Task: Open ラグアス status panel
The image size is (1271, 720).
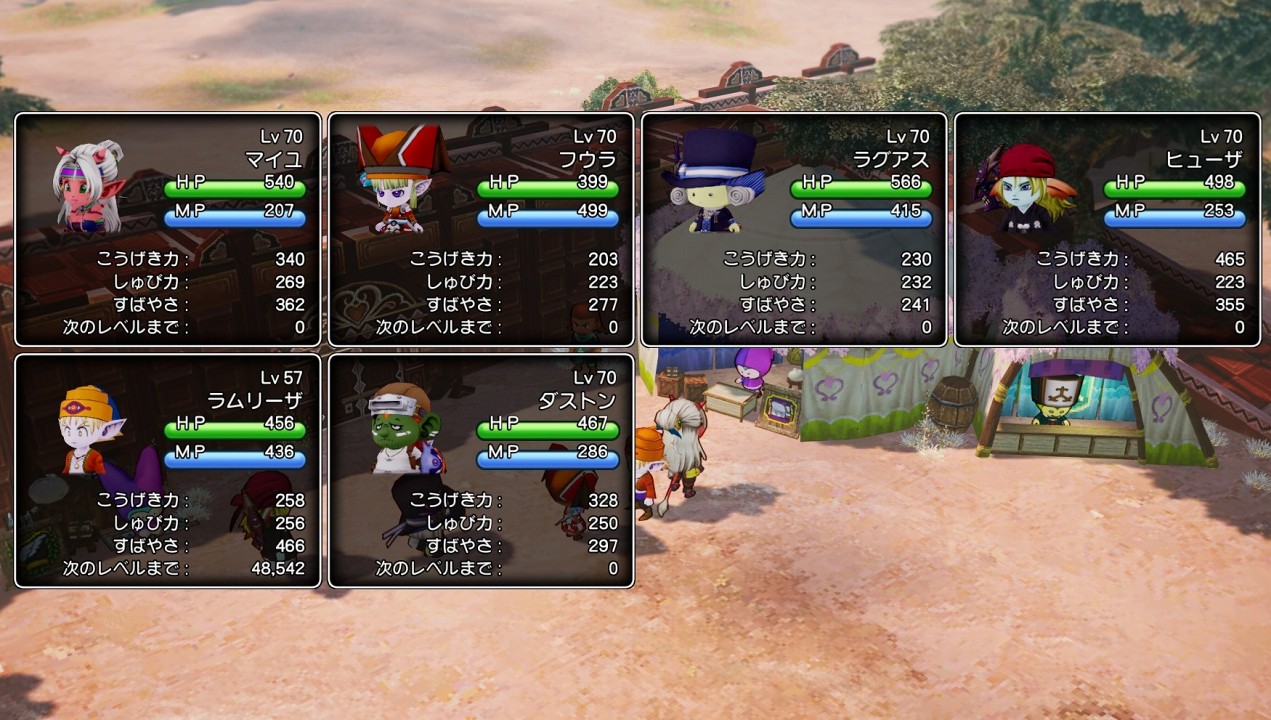Action: 794,229
